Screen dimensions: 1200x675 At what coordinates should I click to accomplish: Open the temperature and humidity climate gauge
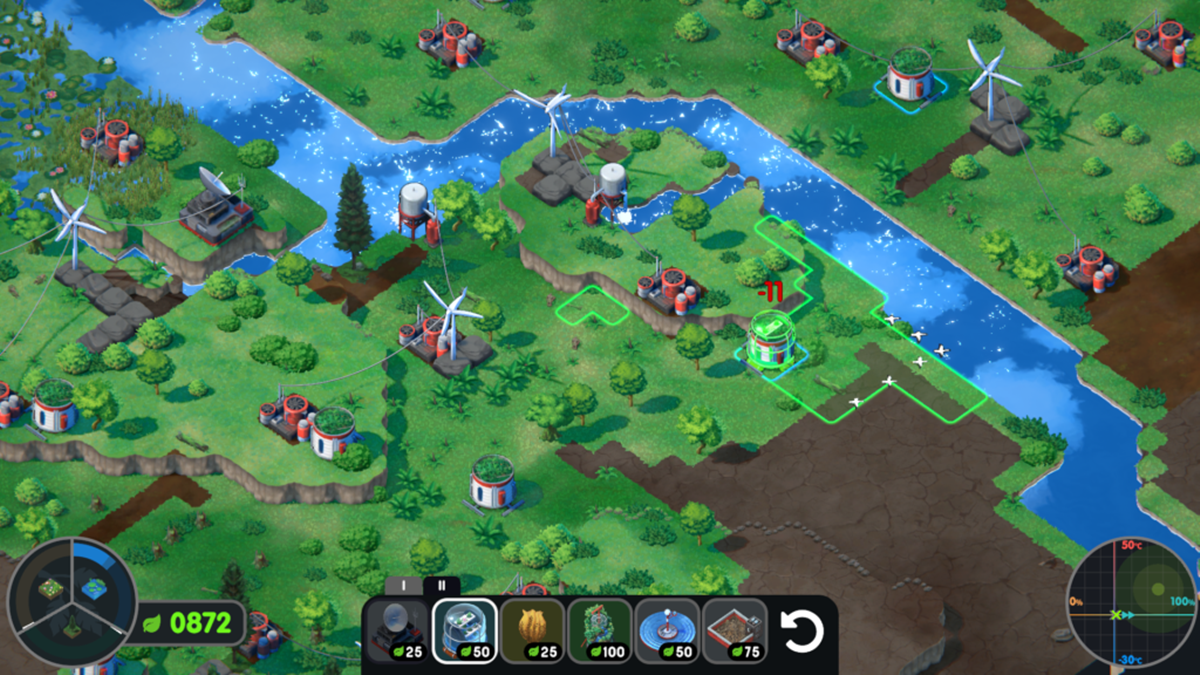click(1131, 602)
